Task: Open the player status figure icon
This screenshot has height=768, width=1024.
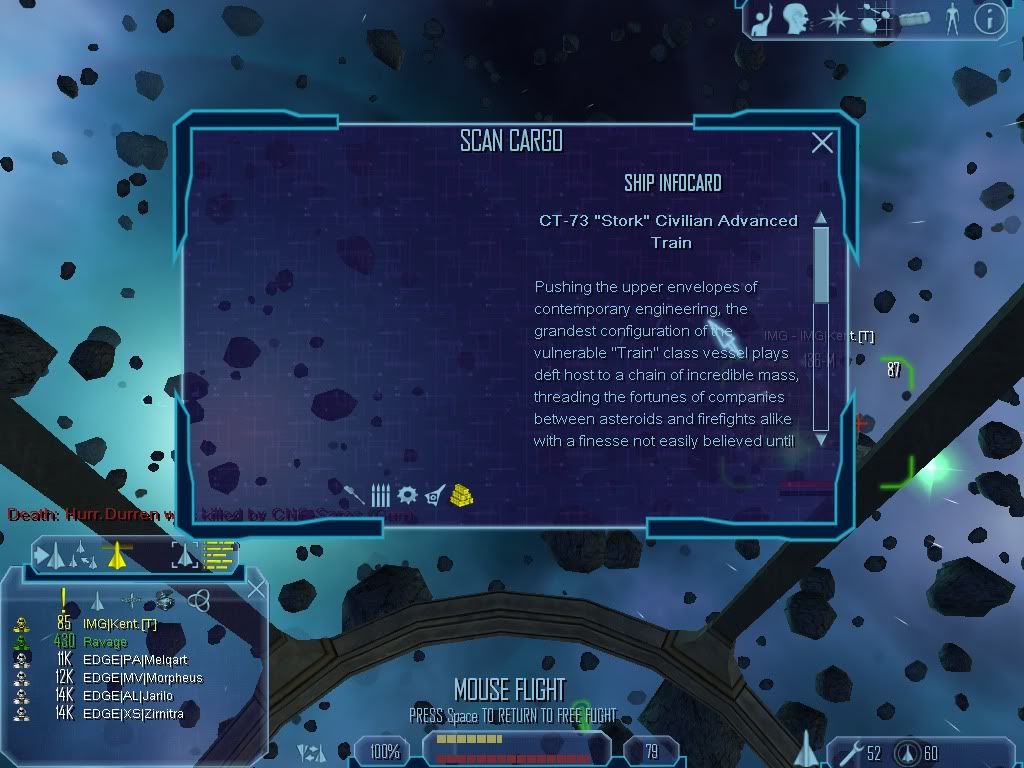Action: point(952,19)
